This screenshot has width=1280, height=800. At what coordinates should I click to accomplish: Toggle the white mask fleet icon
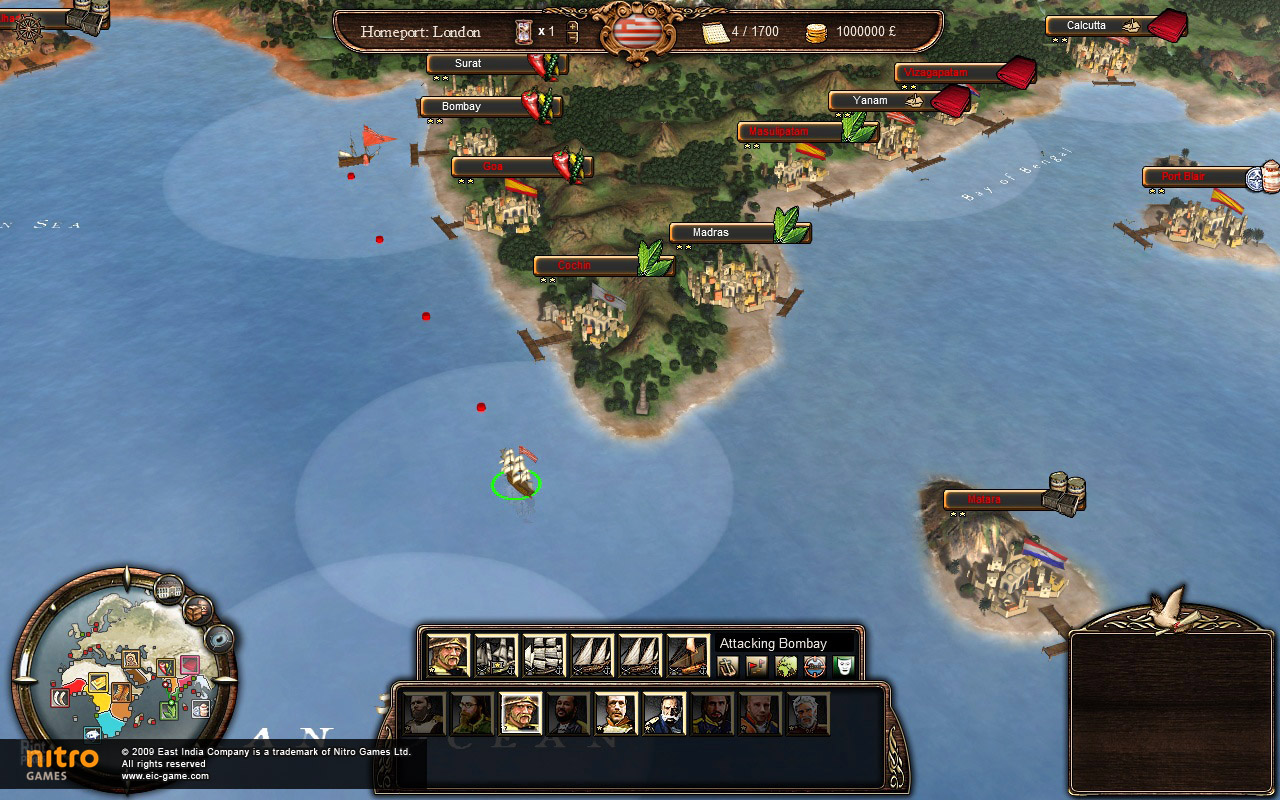click(844, 666)
